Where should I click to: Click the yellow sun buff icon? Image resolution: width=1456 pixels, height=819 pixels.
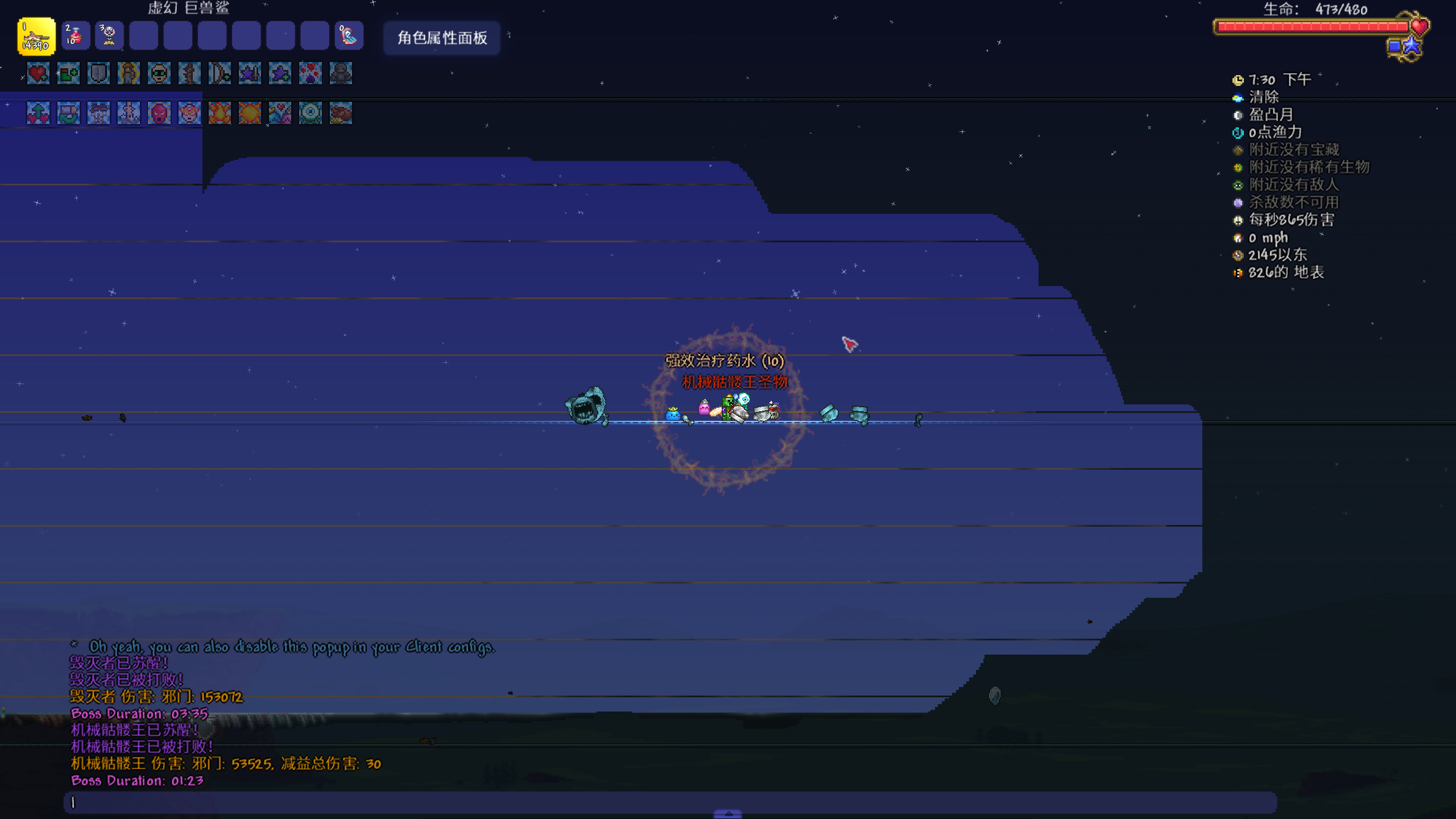(x=250, y=113)
